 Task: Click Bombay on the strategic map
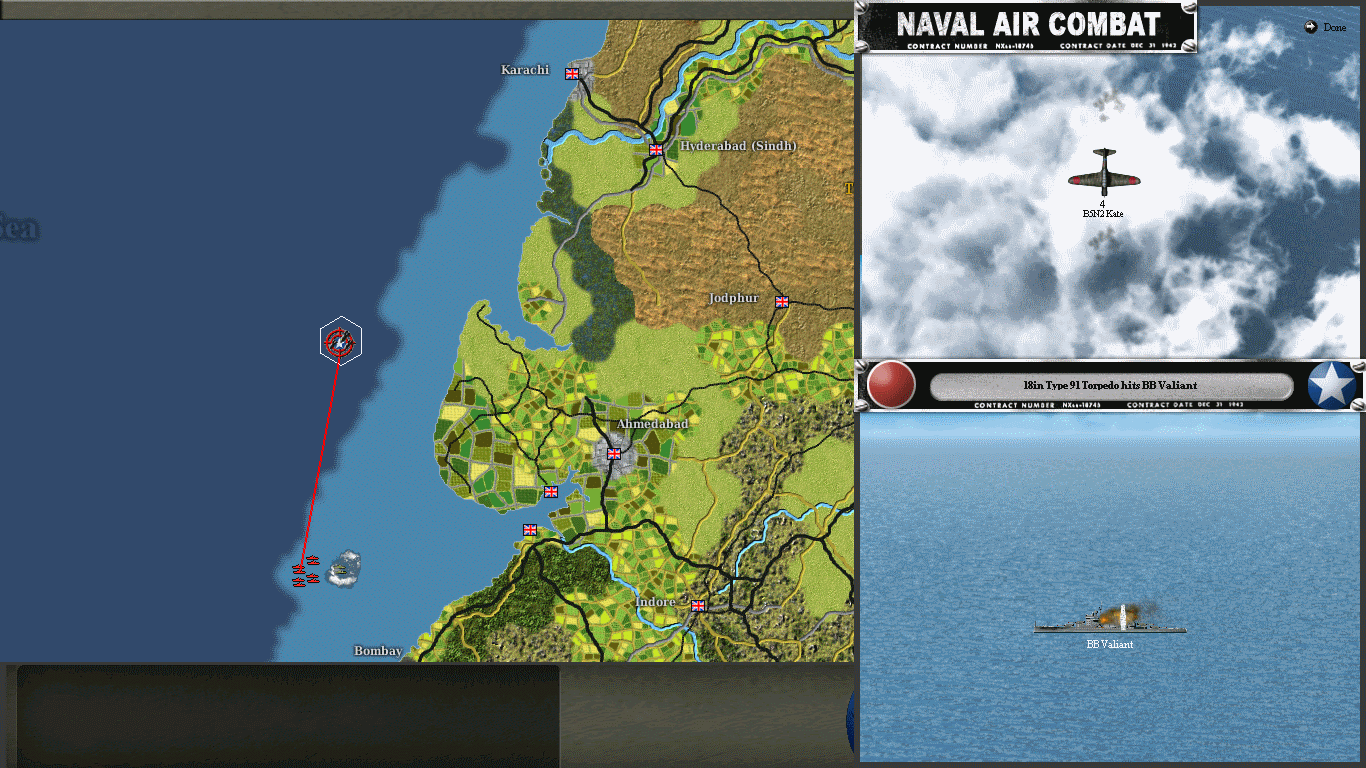(377, 651)
